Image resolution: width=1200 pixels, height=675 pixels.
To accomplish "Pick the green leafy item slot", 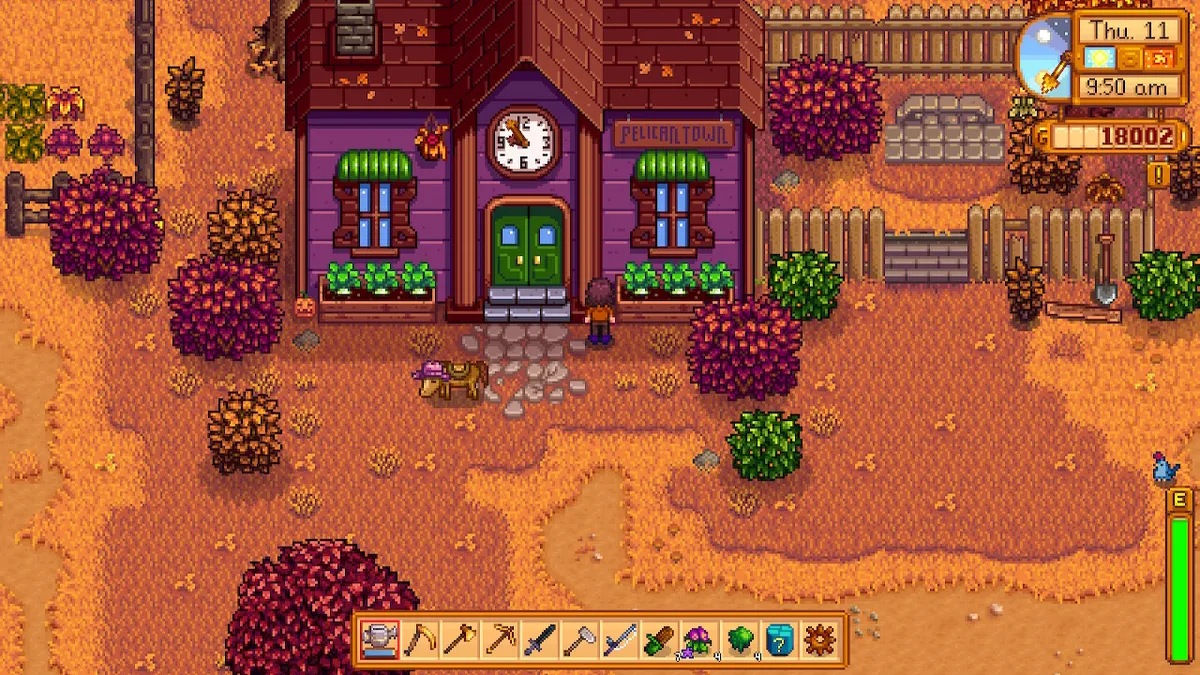I will (x=738, y=638).
